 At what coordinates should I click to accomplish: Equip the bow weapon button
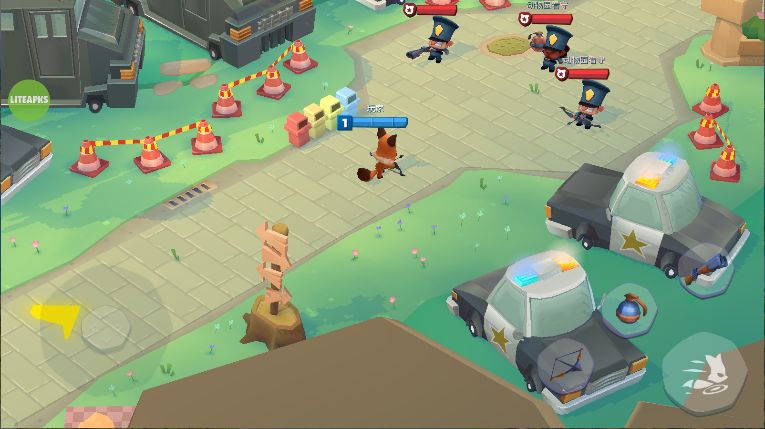click(566, 365)
